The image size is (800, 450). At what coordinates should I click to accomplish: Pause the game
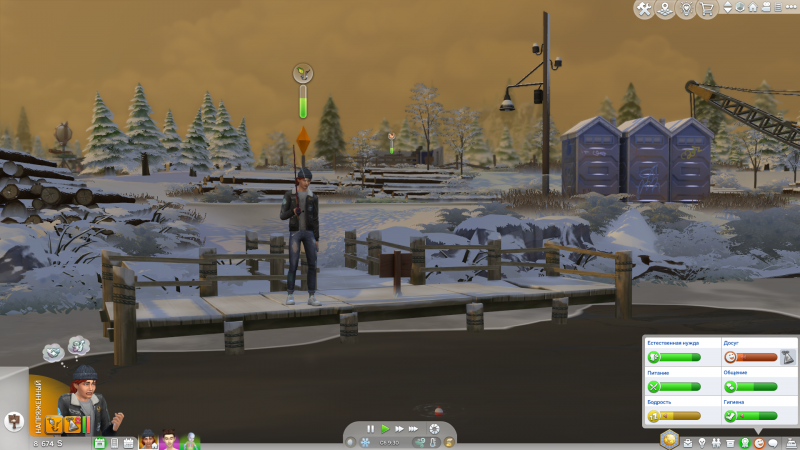click(370, 429)
